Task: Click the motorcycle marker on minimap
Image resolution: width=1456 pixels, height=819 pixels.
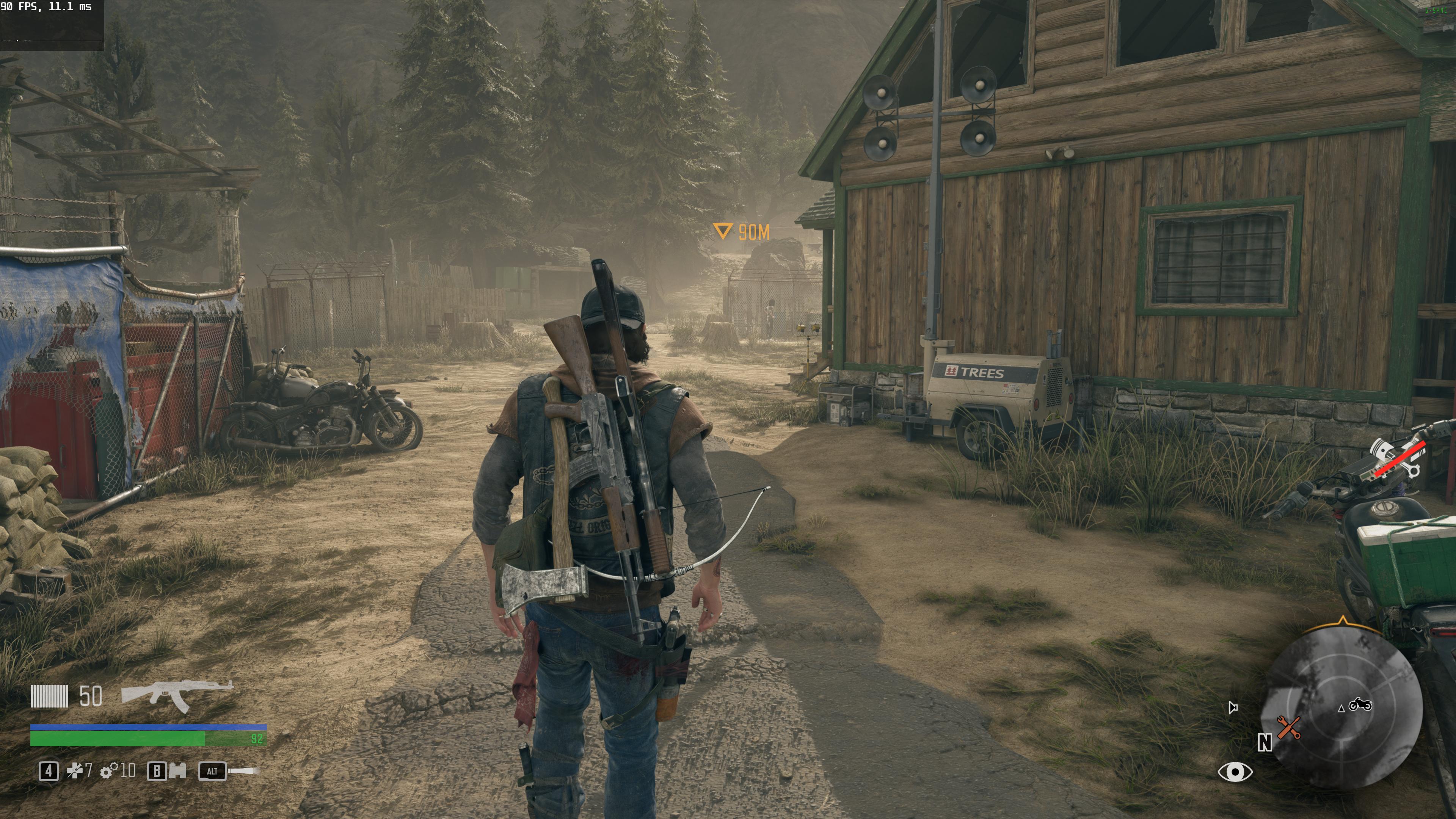Action: pyautogui.click(x=1360, y=705)
